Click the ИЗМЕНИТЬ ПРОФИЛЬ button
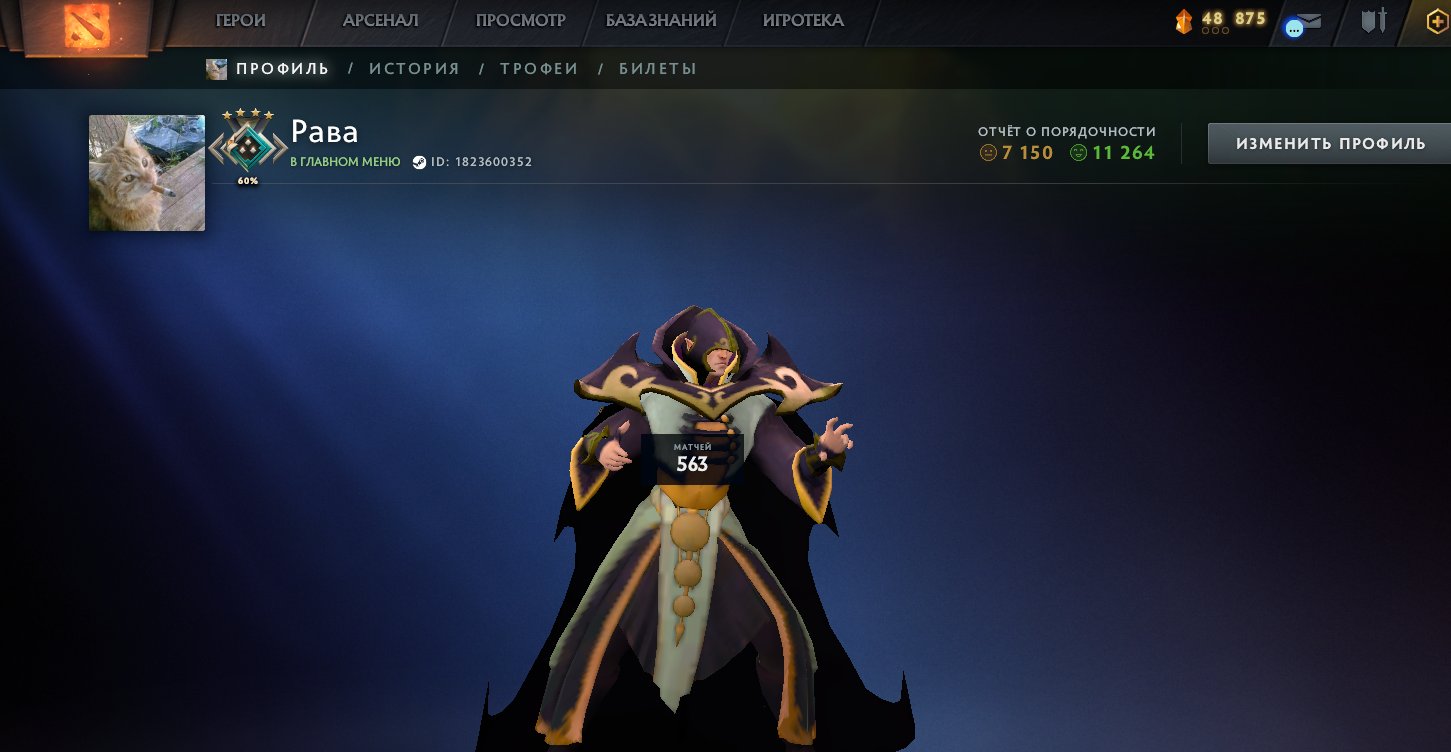This screenshot has height=752, width=1451. pyautogui.click(x=1329, y=143)
